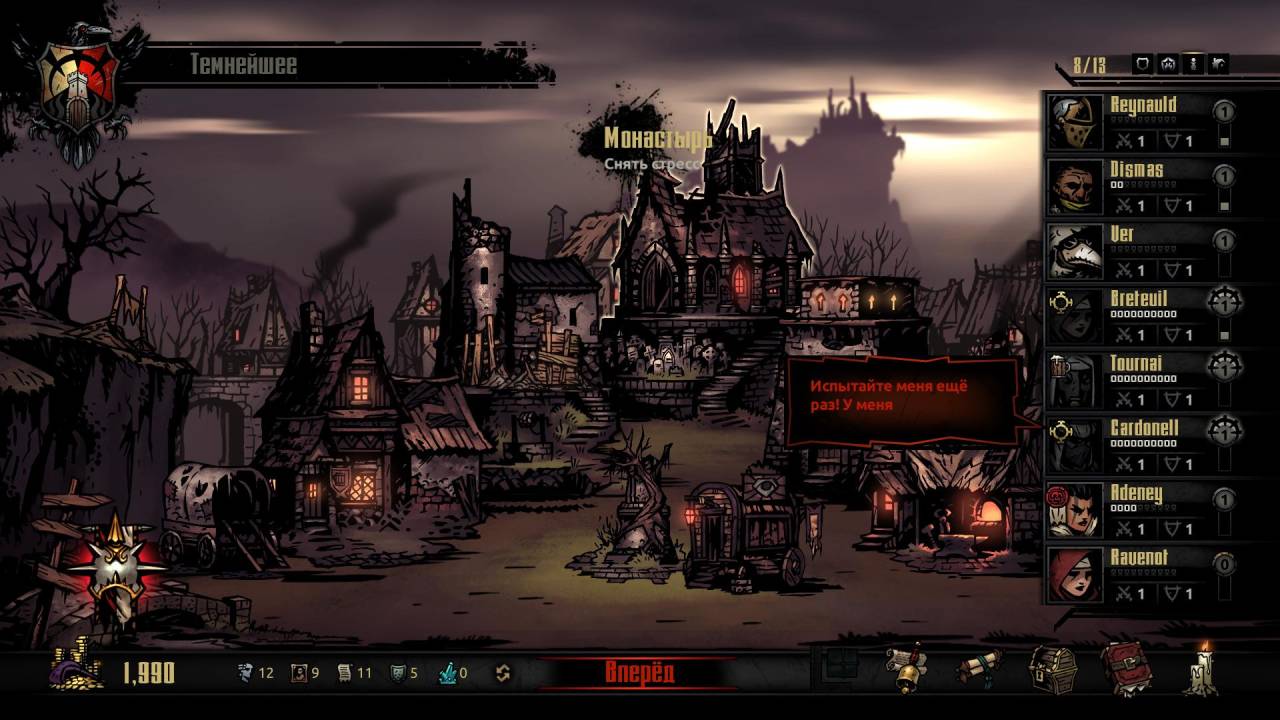Screen dimensions: 1280x720
Task: Click the melting candle icon
Action: click(1200, 668)
